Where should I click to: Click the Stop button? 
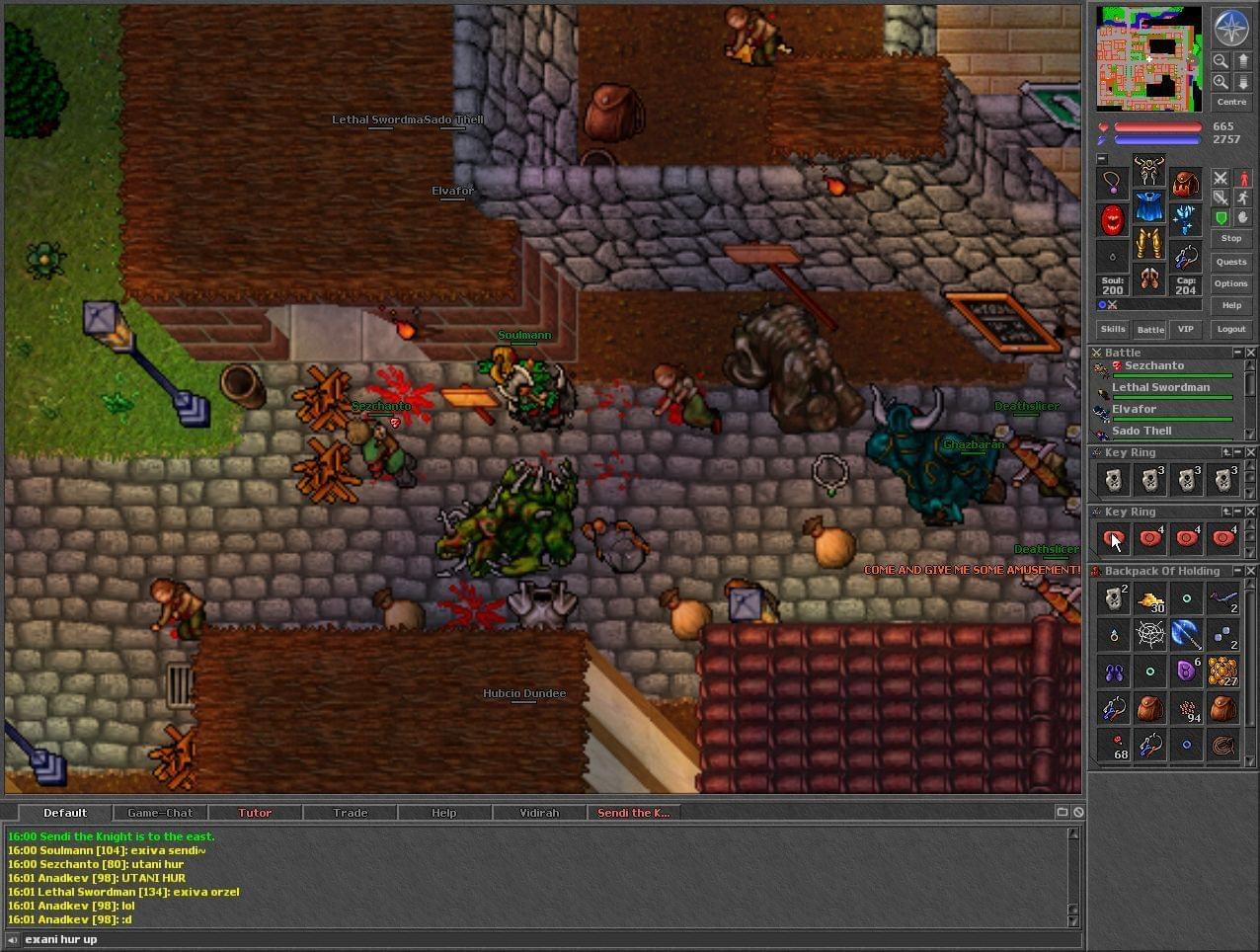(x=1231, y=238)
